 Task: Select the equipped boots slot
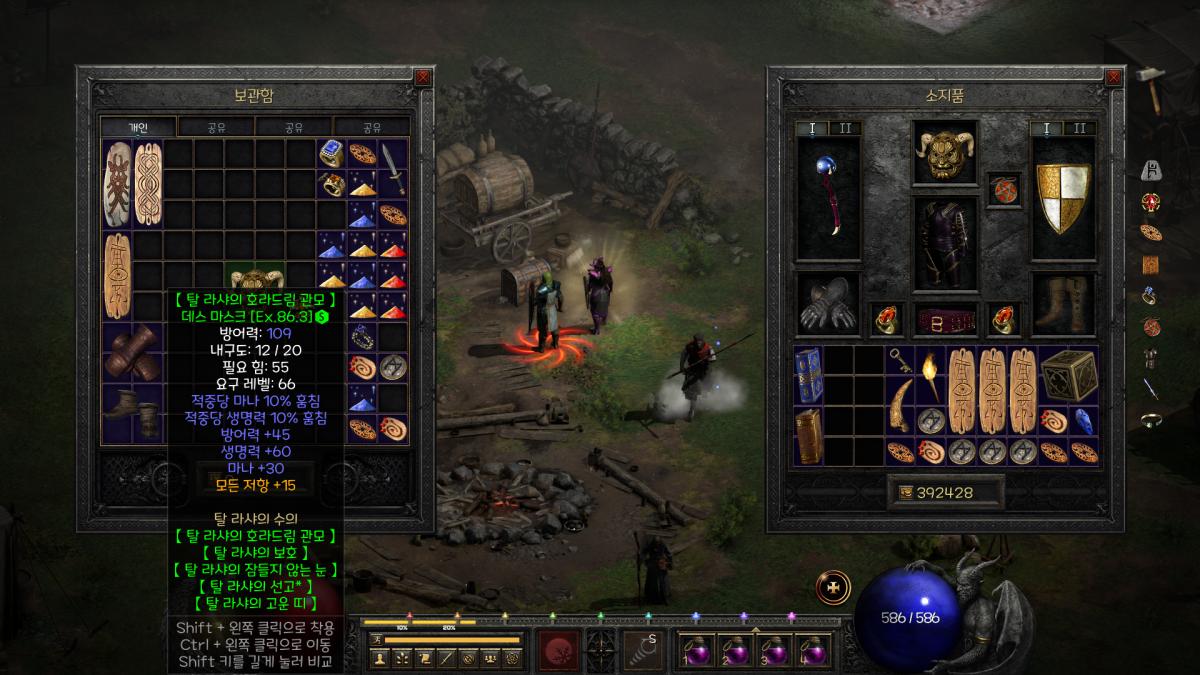[1063, 303]
